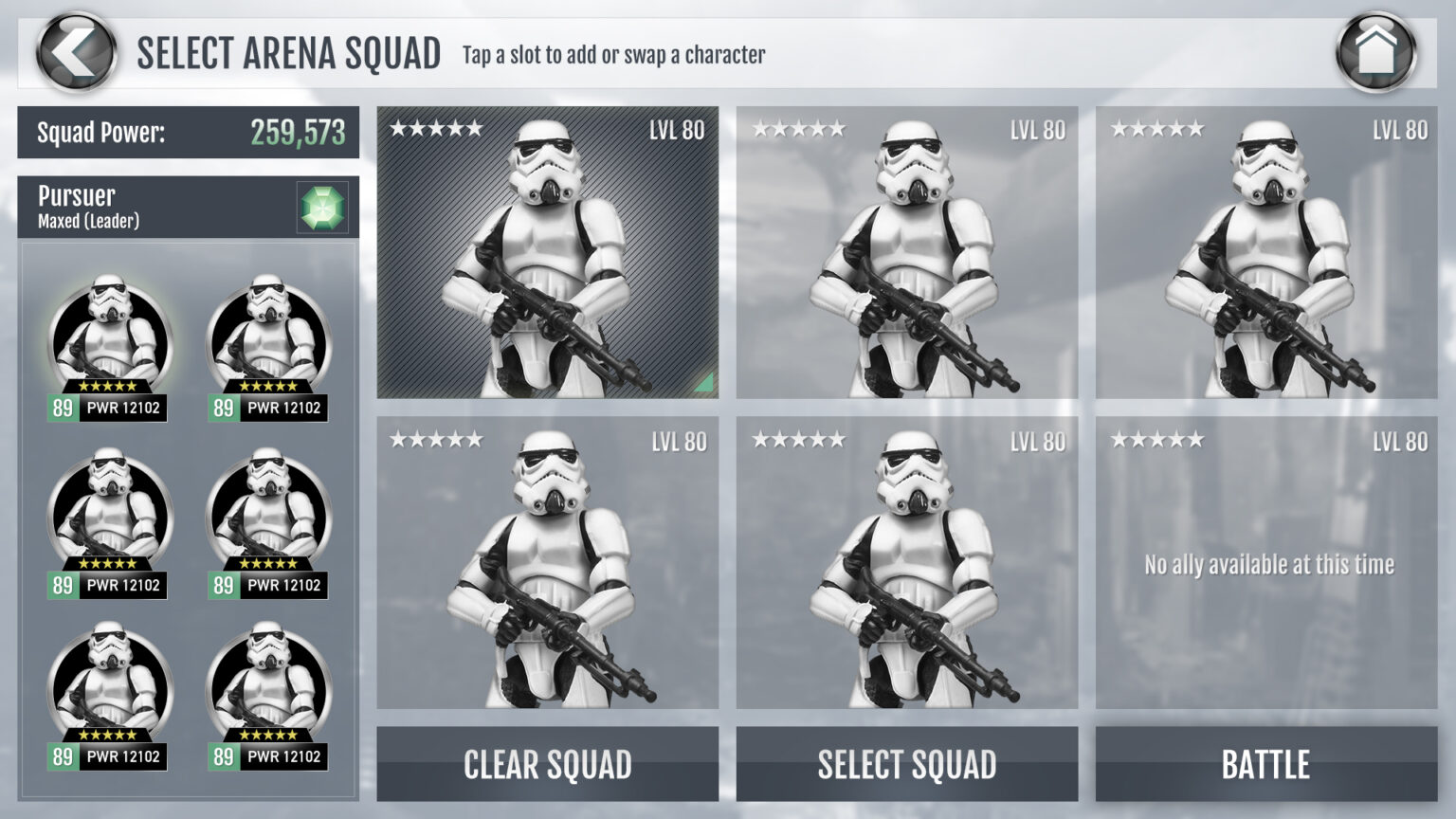Click the yellow star strip on the bottom-right roster portrait
This screenshot has width=1456, height=819.
point(269,735)
